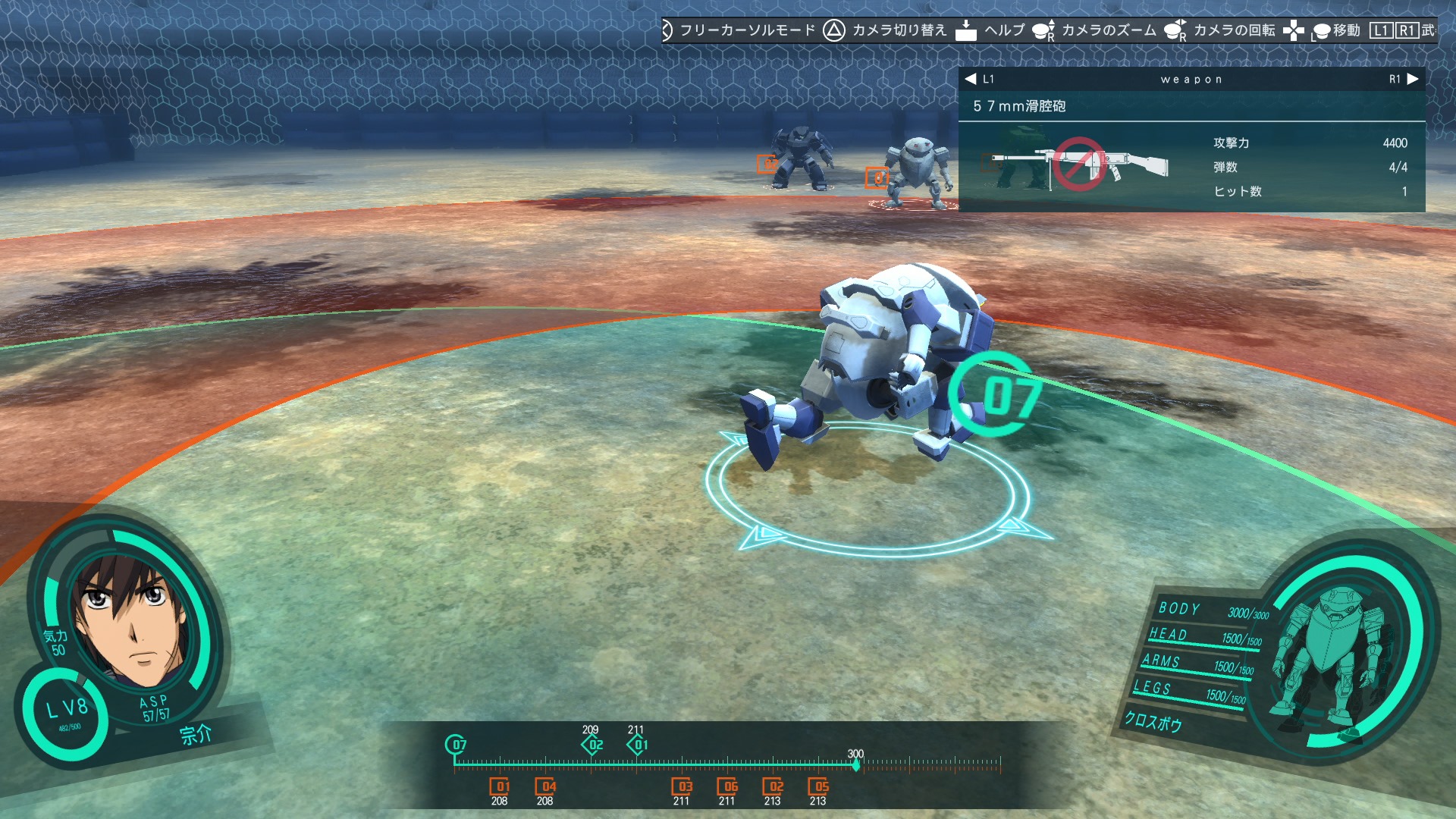Choose the orange enemy 03 timeline marker
The height and width of the screenshot is (819, 1456).
pos(682,786)
